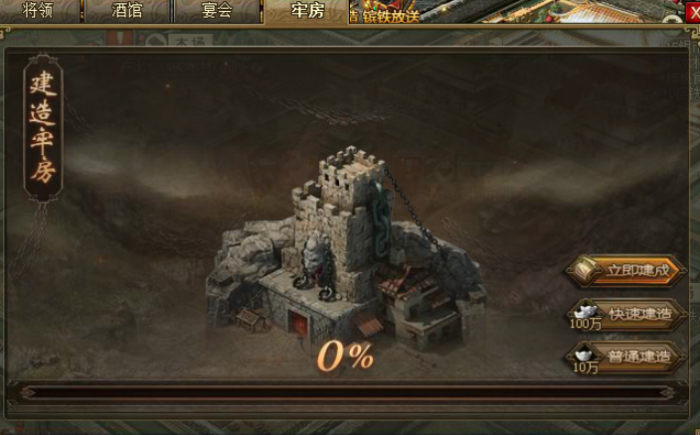
Task: Open the 镔铁放送 event banner
Action: click(384, 14)
